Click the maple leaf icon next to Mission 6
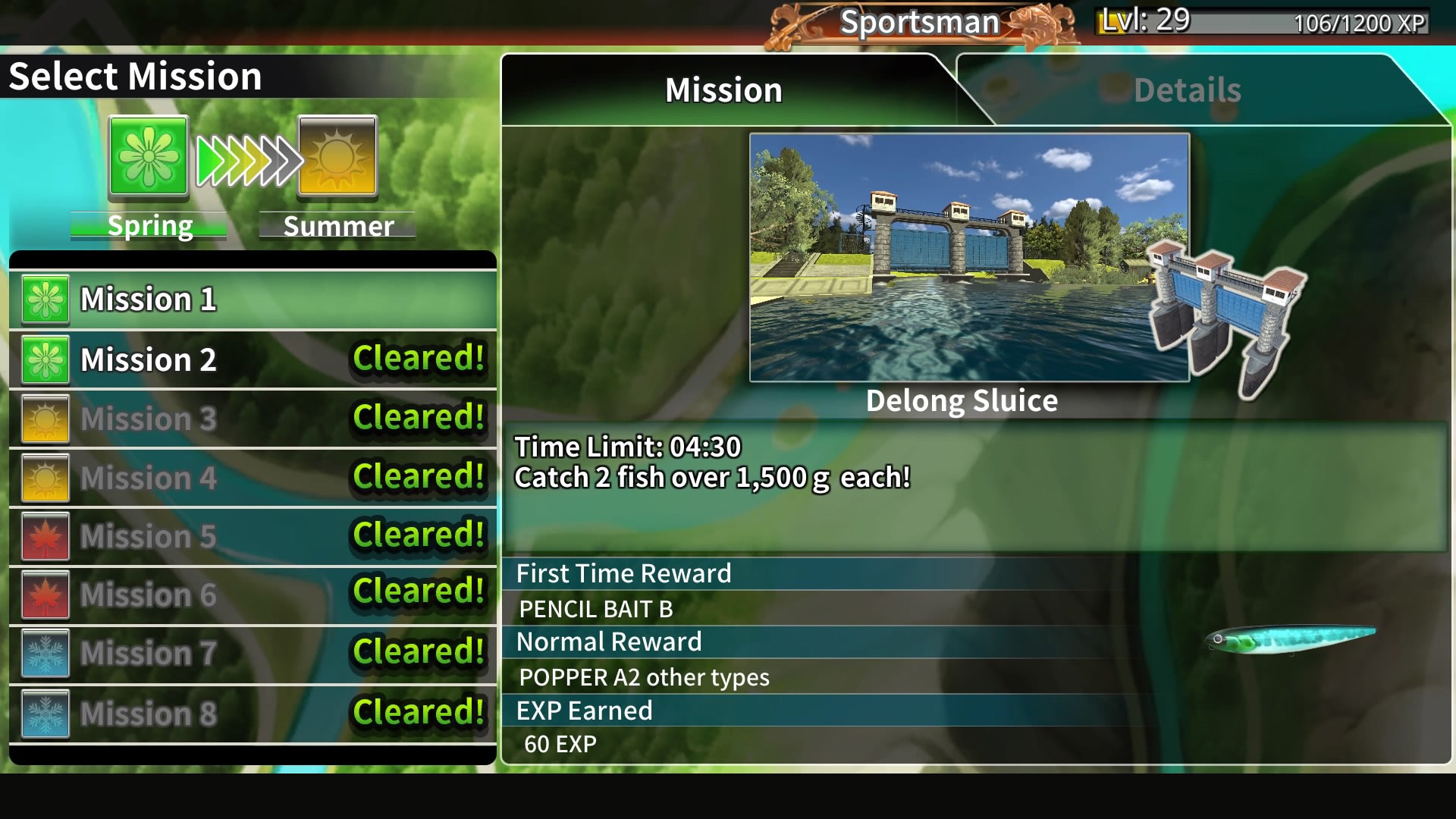The image size is (1456, 819). click(45, 595)
